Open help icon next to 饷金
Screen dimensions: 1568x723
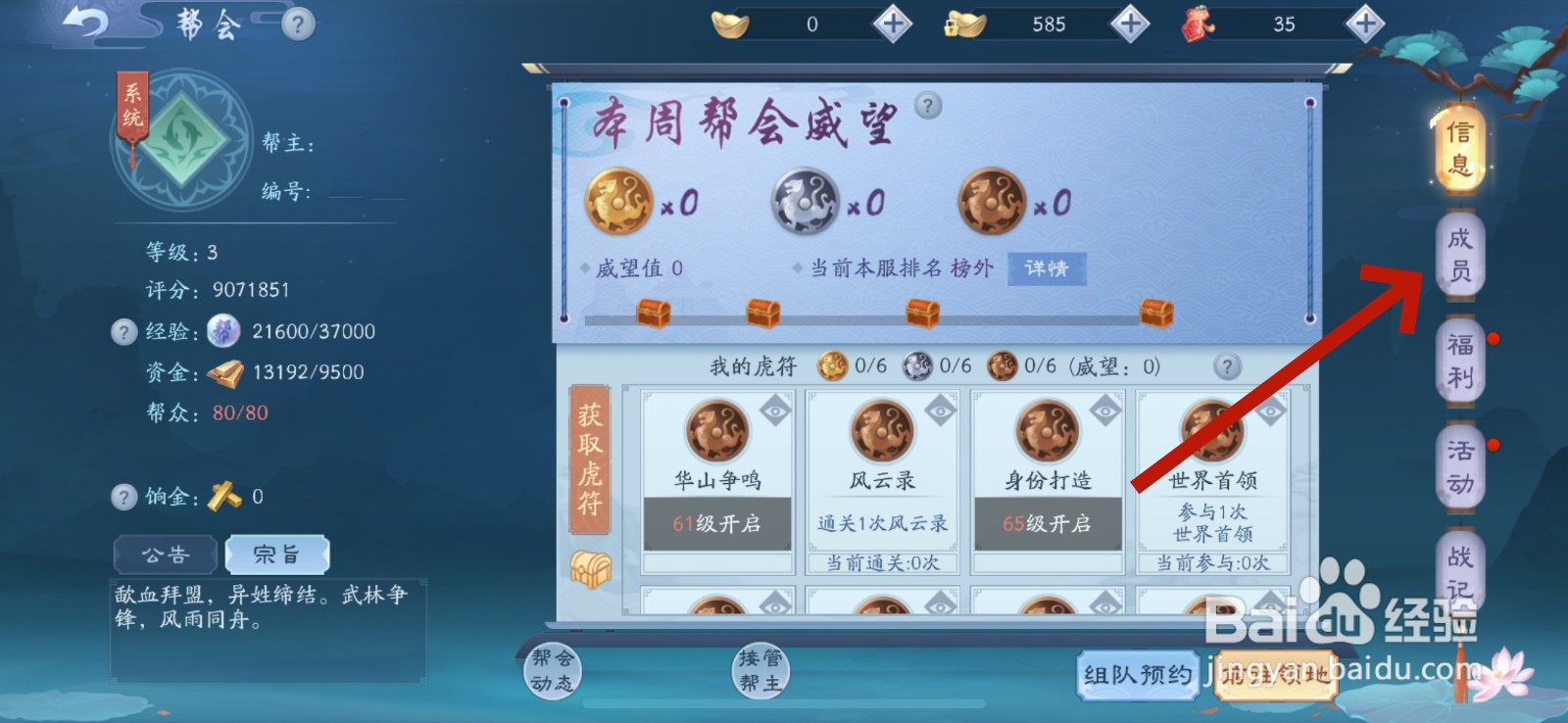click(x=124, y=498)
